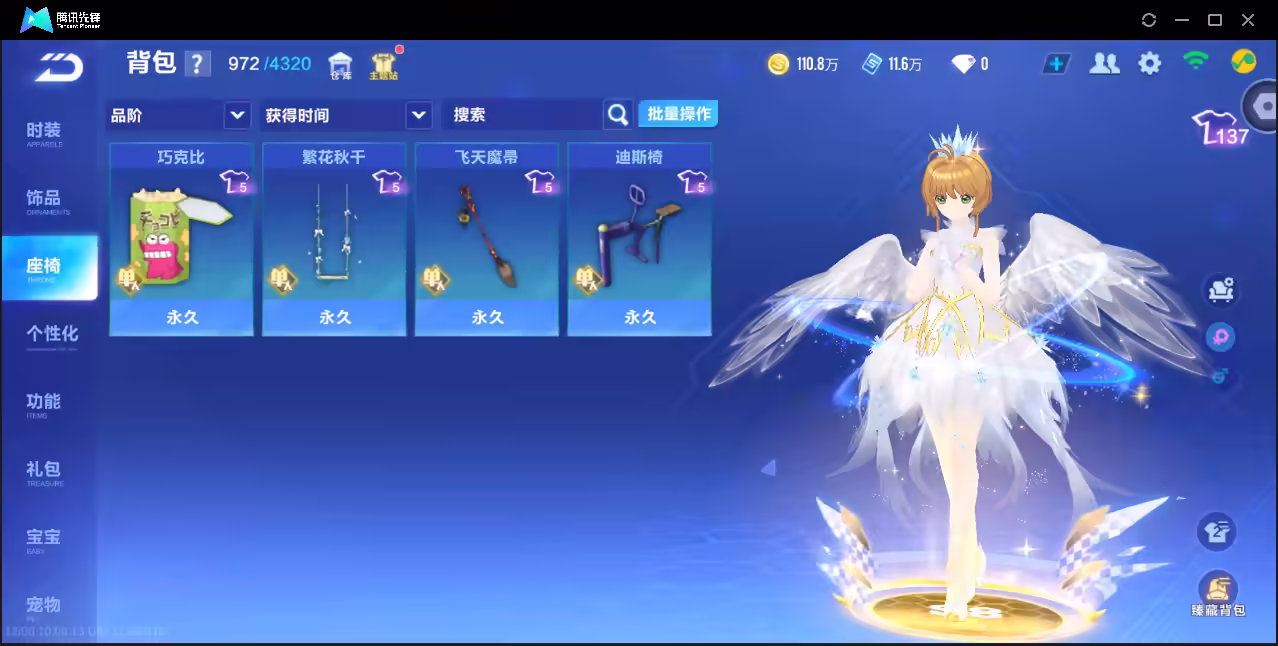1278x646 pixels.
Task: Open the 饰品 category tab
Action: (44, 200)
